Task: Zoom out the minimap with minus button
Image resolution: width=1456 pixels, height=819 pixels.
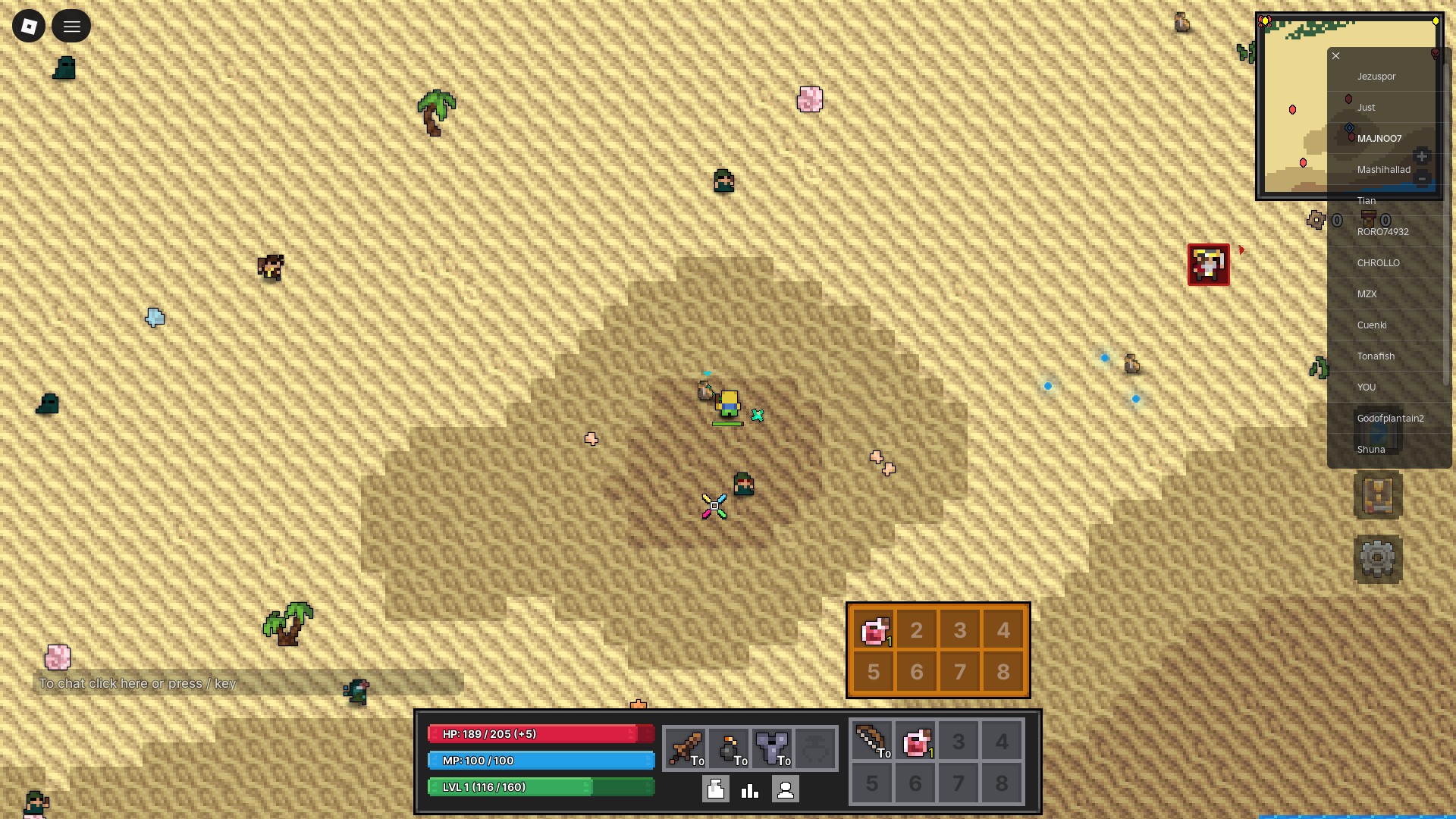Action: pos(1423,180)
